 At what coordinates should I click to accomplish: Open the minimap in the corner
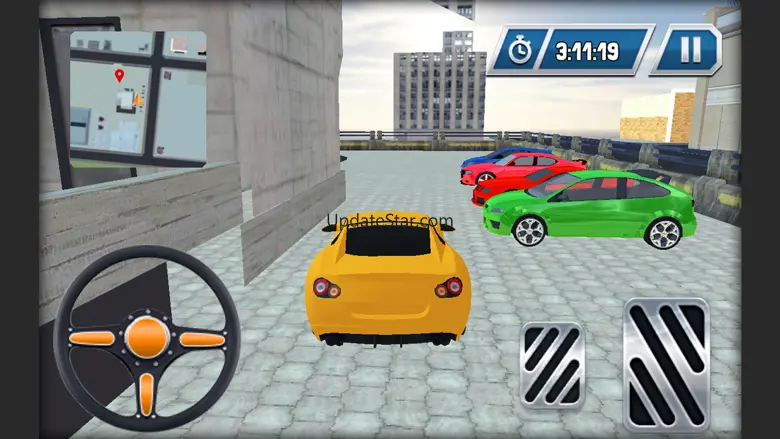[x=137, y=97]
